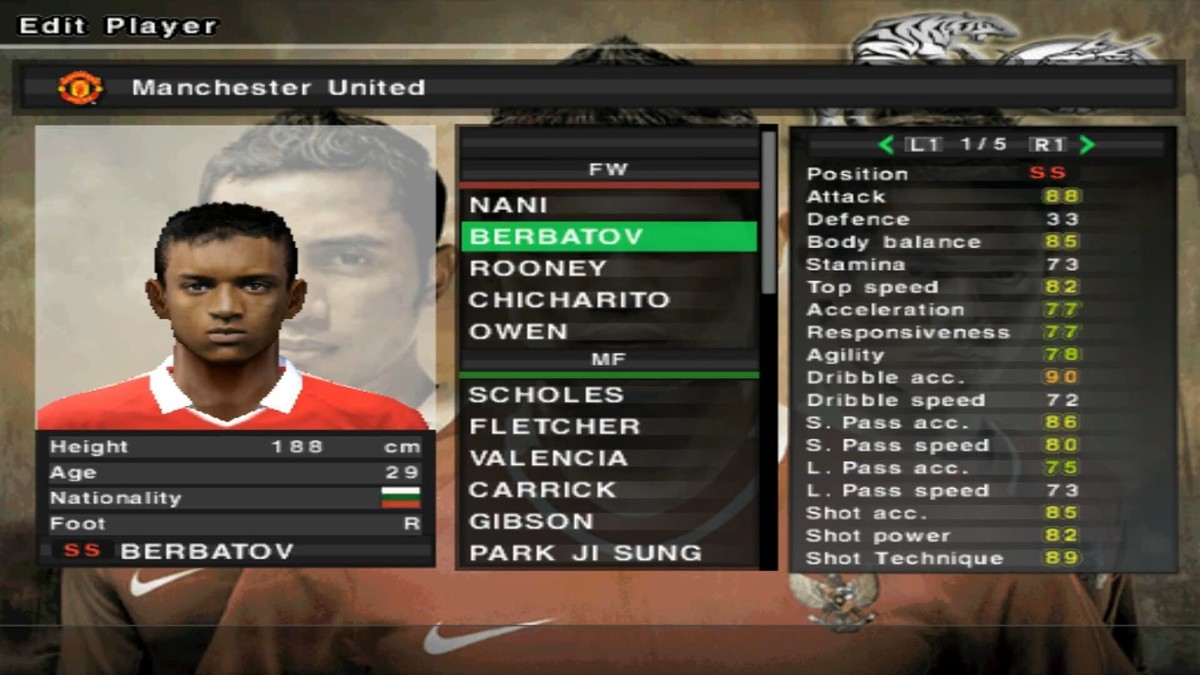
Task: Pick CHICHARITO in the player list
Action: pos(569,300)
